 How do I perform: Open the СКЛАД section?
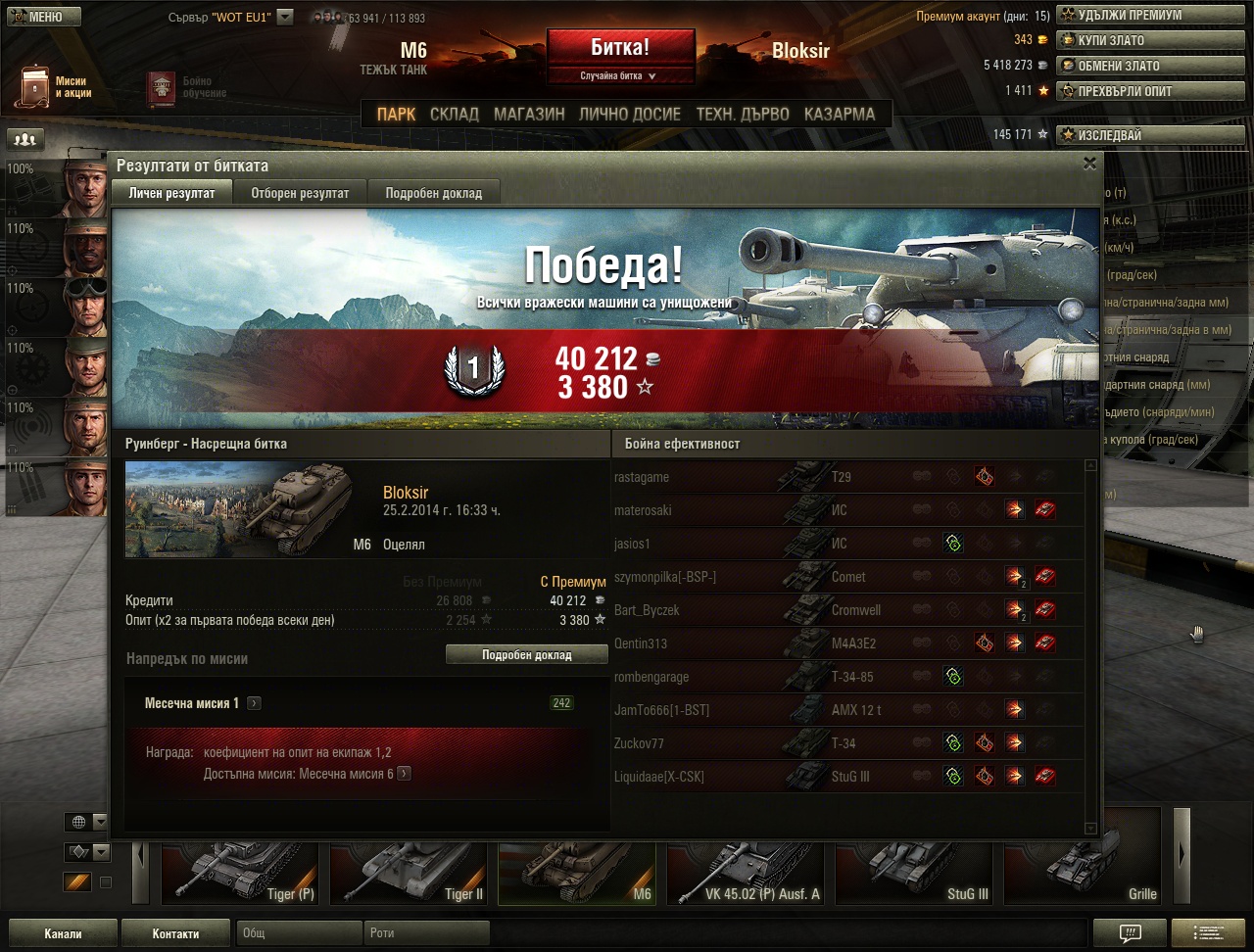click(455, 114)
